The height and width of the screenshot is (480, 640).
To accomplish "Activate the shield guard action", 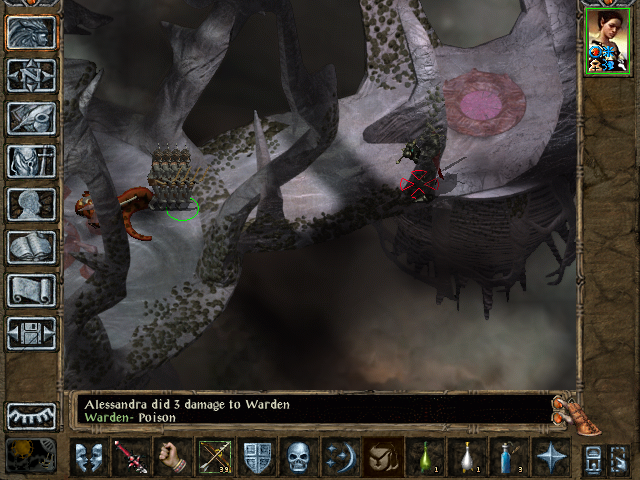I will pos(257,457).
